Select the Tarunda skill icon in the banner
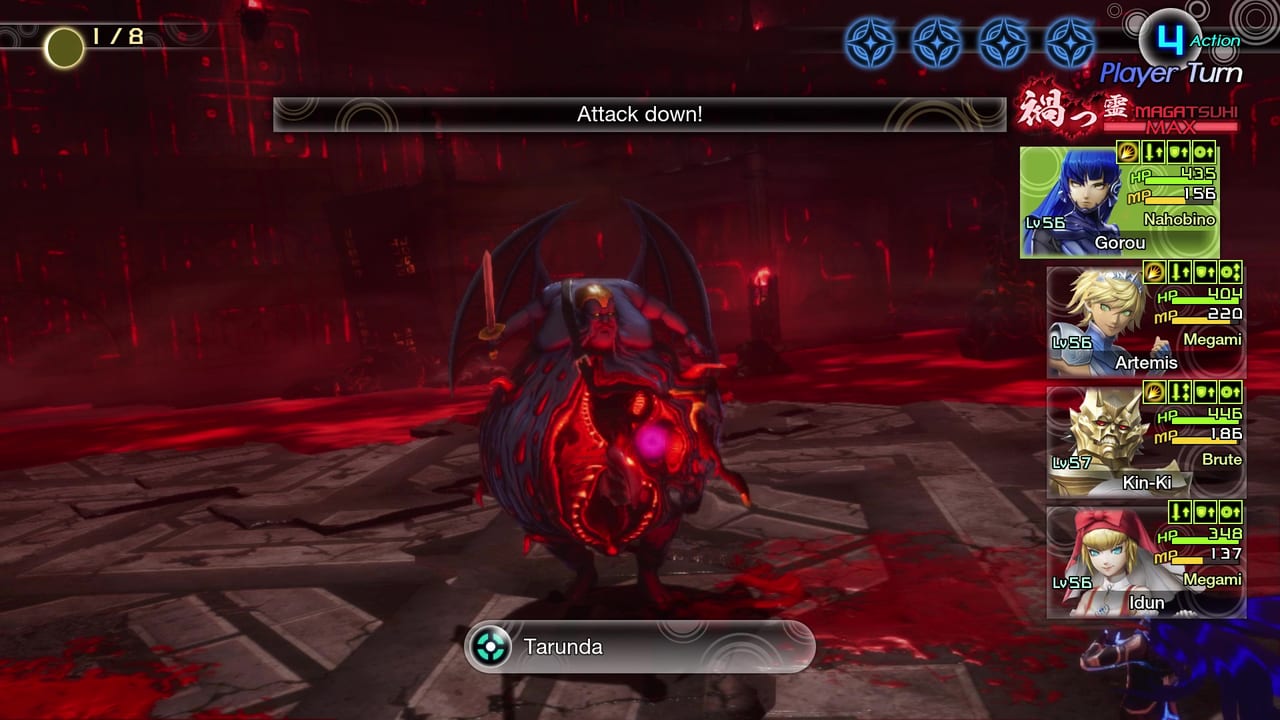This screenshot has height=720, width=1280. 489,647
